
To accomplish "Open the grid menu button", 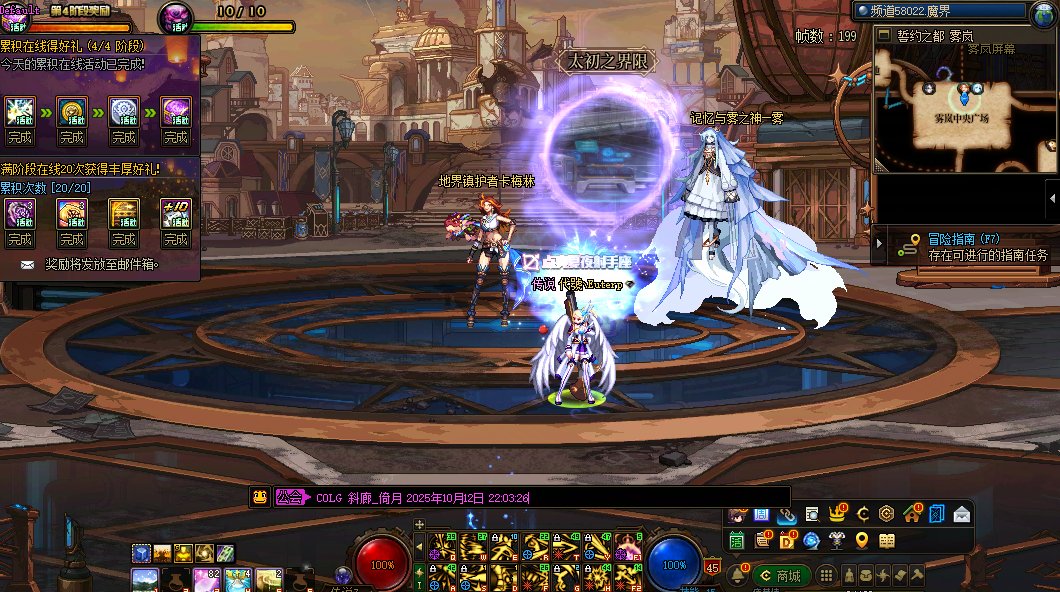I will [826, 576].
